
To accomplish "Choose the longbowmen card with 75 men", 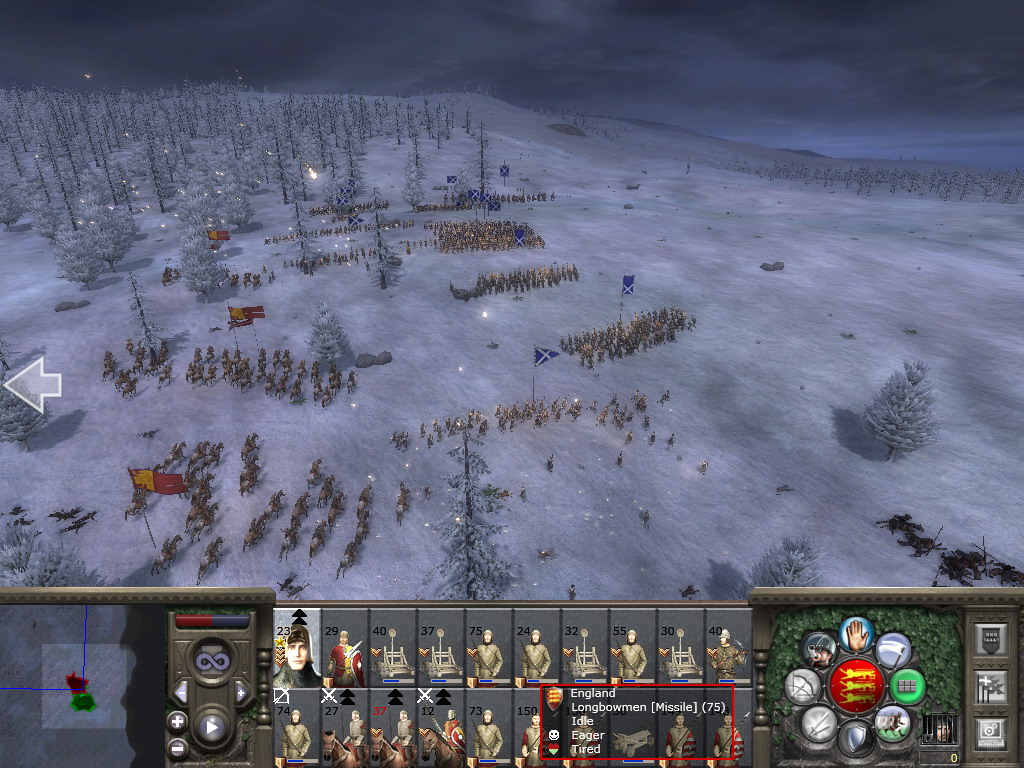I will (489, 648).
